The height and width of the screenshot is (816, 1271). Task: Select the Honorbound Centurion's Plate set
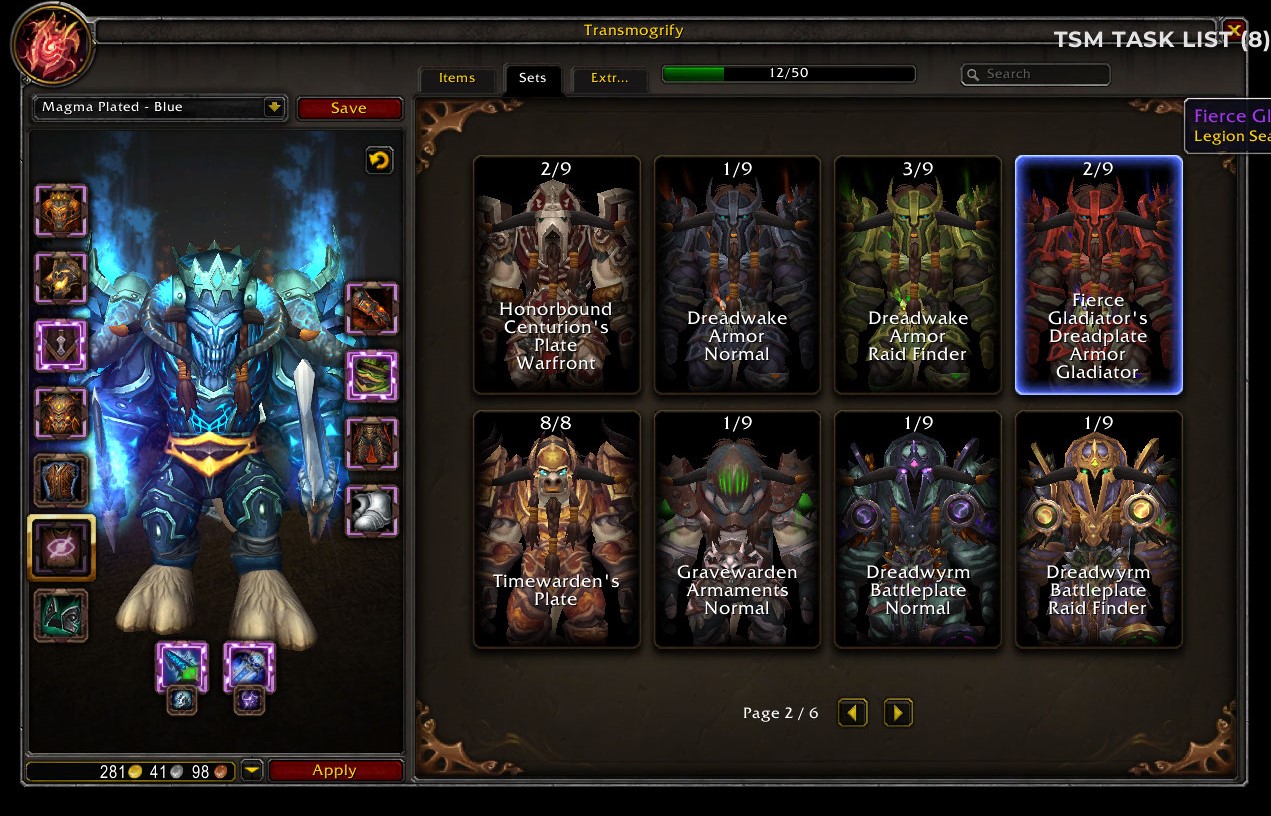pyautogui.click(x=557, y=275)
